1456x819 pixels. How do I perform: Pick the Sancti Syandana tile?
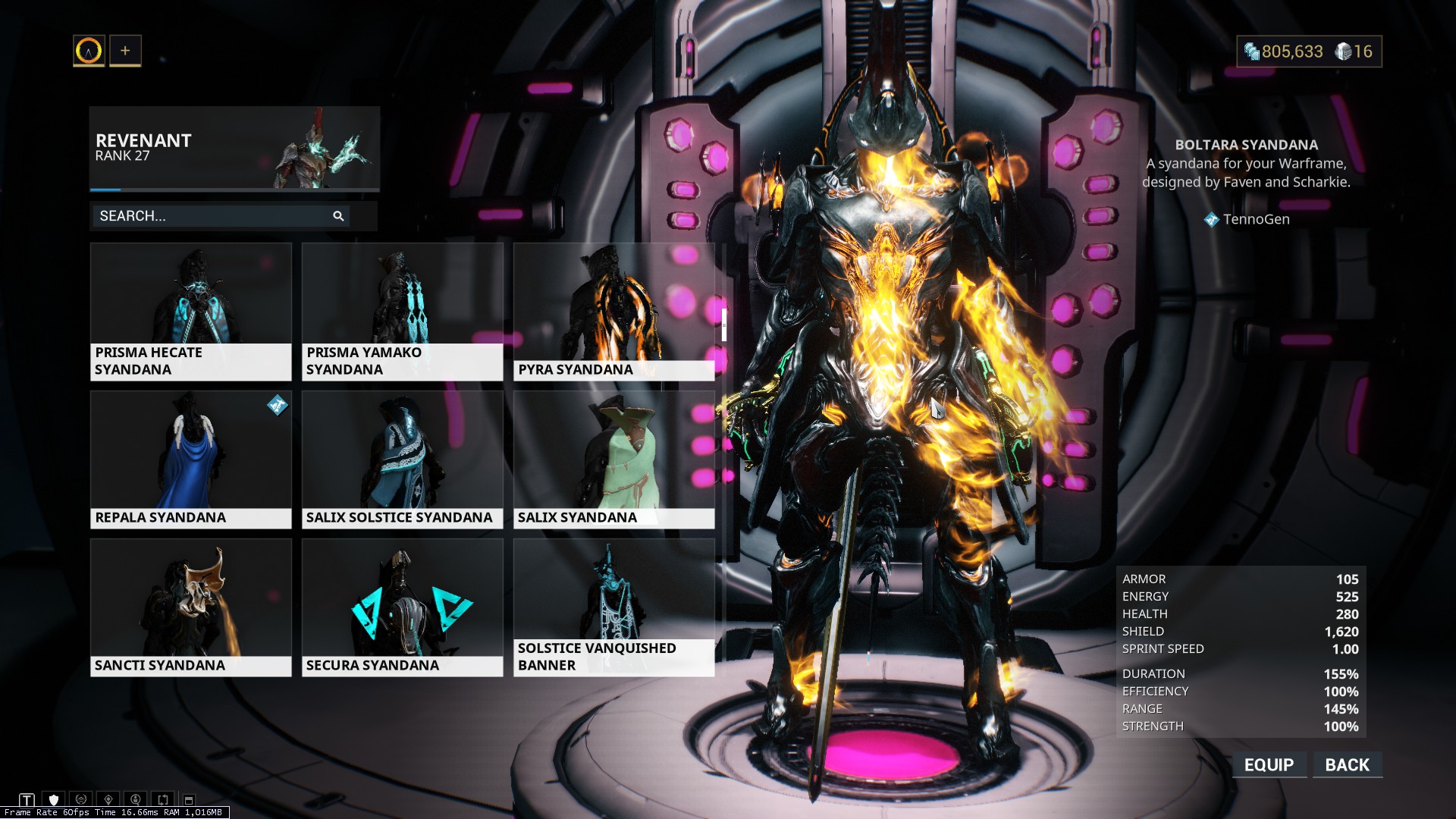point(190,607)
